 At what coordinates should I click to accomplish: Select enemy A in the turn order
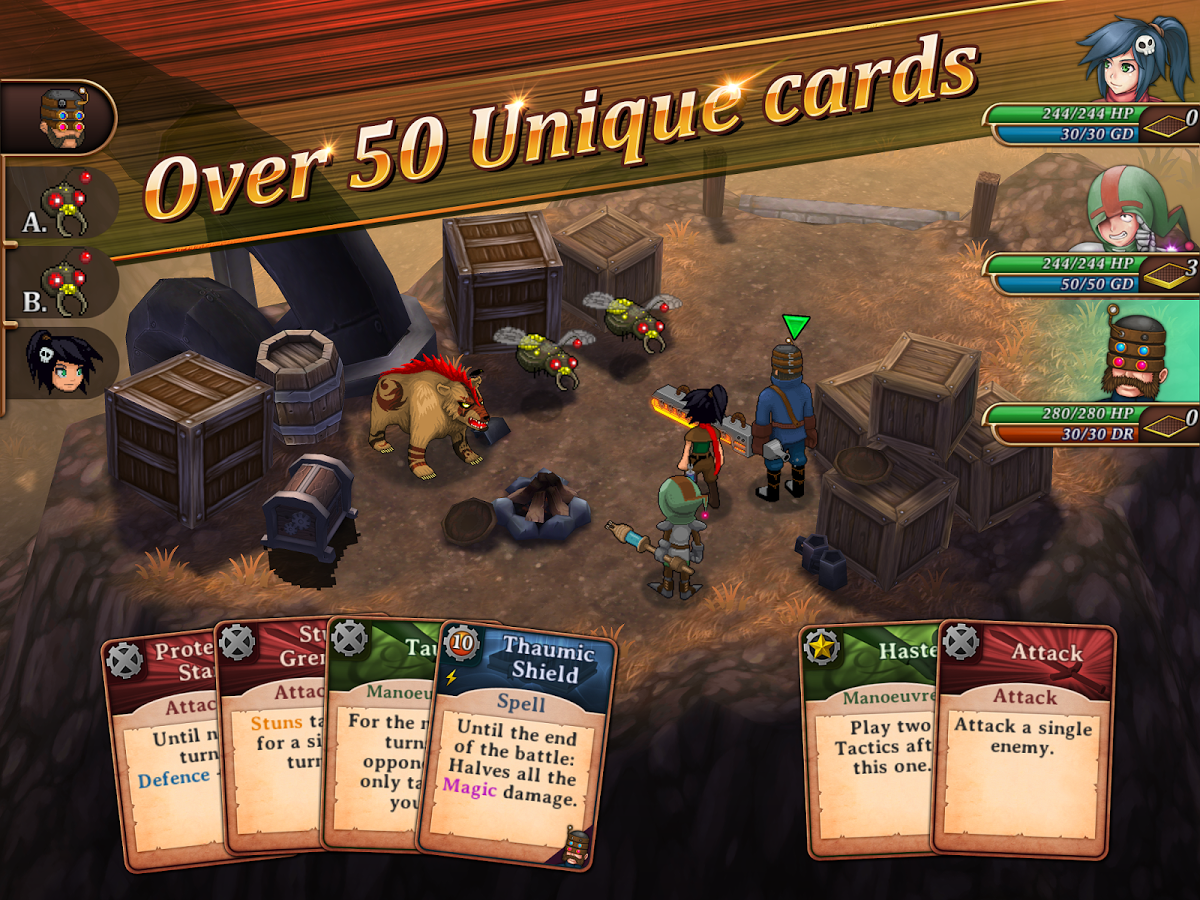tap(65, 203)
